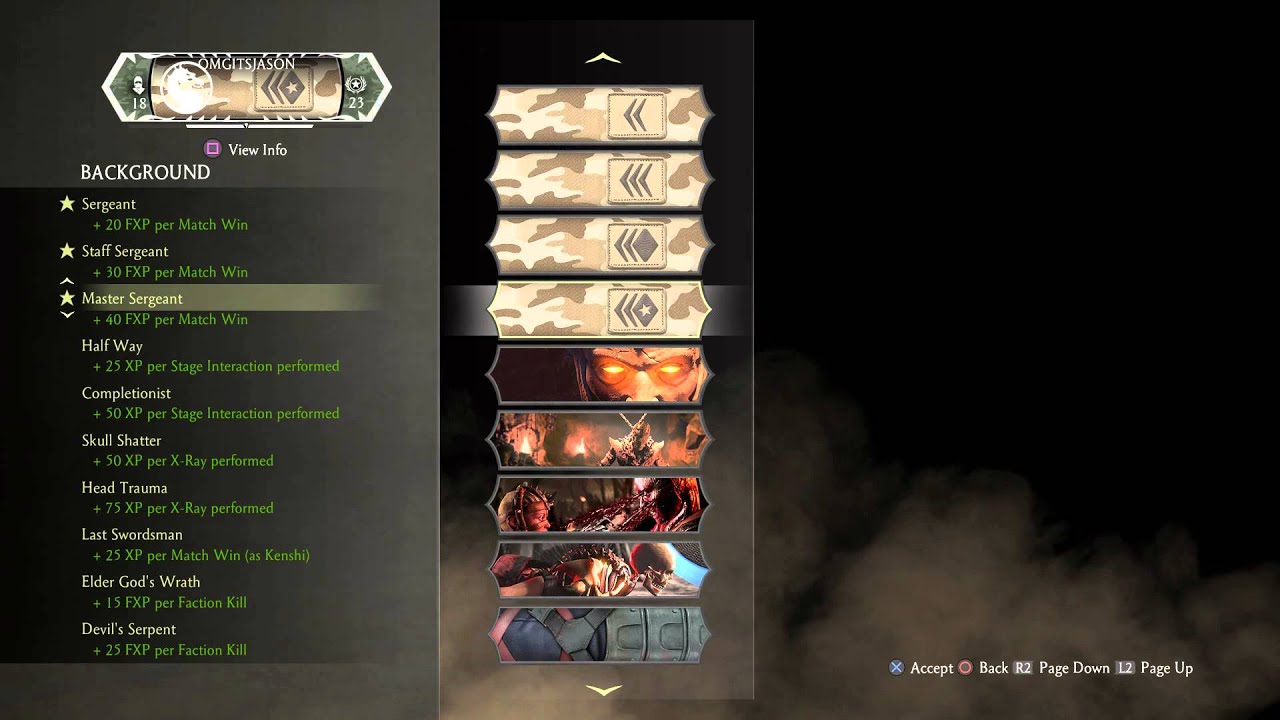Select the highlighted Master Sergeant entry
Screen dimensions: 1280x720
[132, 298]
